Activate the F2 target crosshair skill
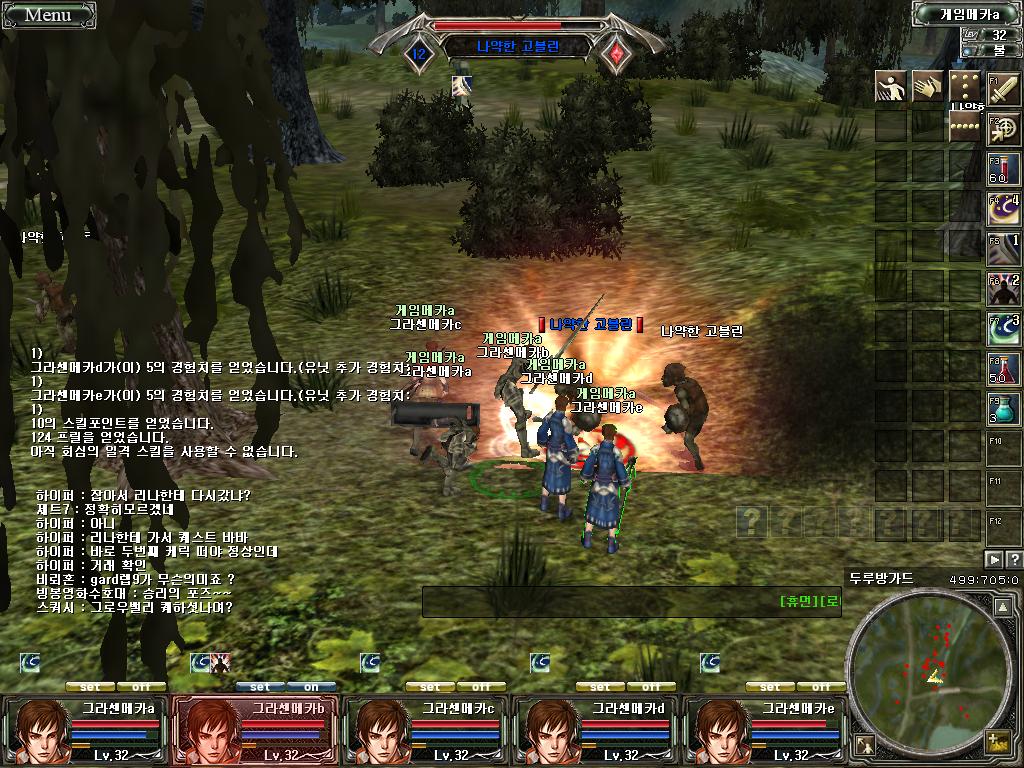 coord(1004,127)
